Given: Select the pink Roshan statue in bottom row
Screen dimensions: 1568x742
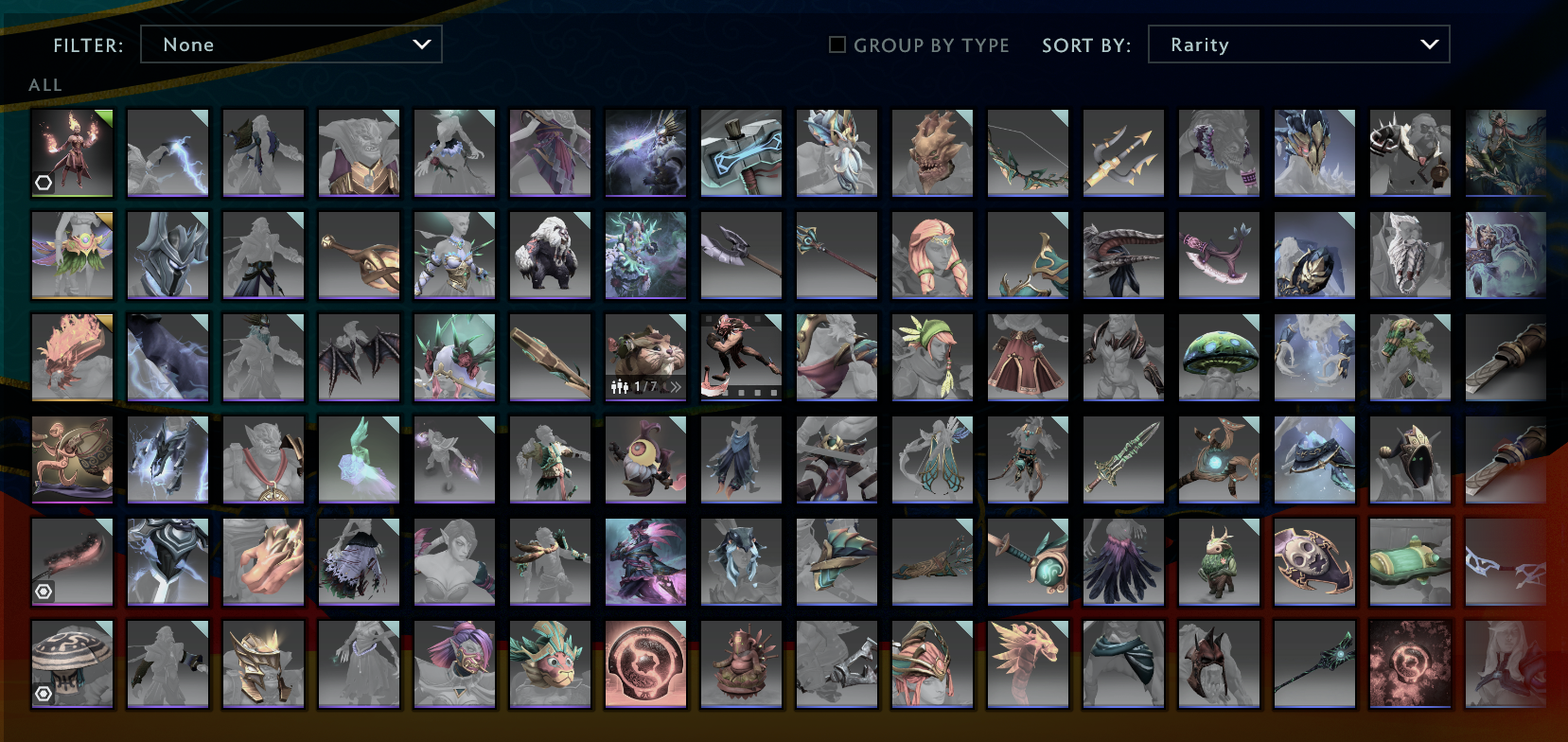Looking at the screenshot, I should tap(742, 662).
